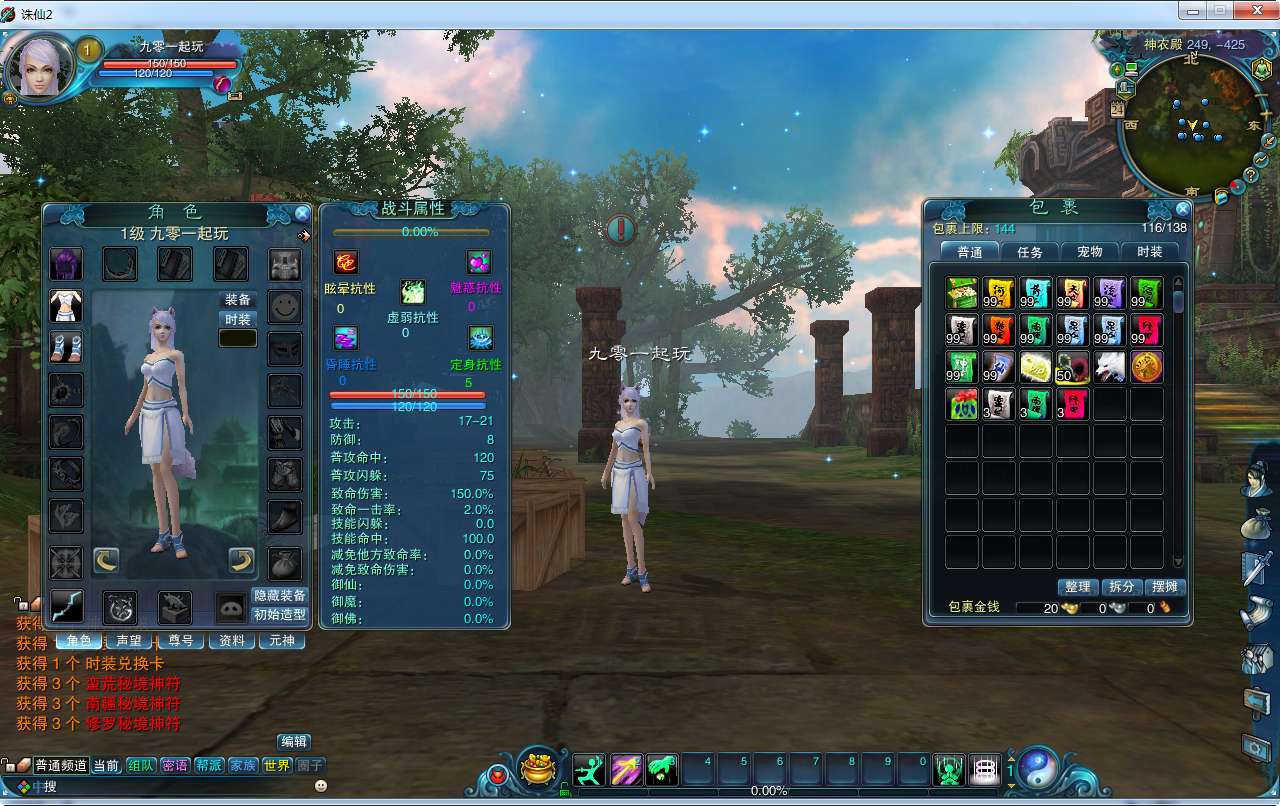Toggle 隐藏装备 hide equipment button
The image size is (1280, 806).
[x=279, y=595]
